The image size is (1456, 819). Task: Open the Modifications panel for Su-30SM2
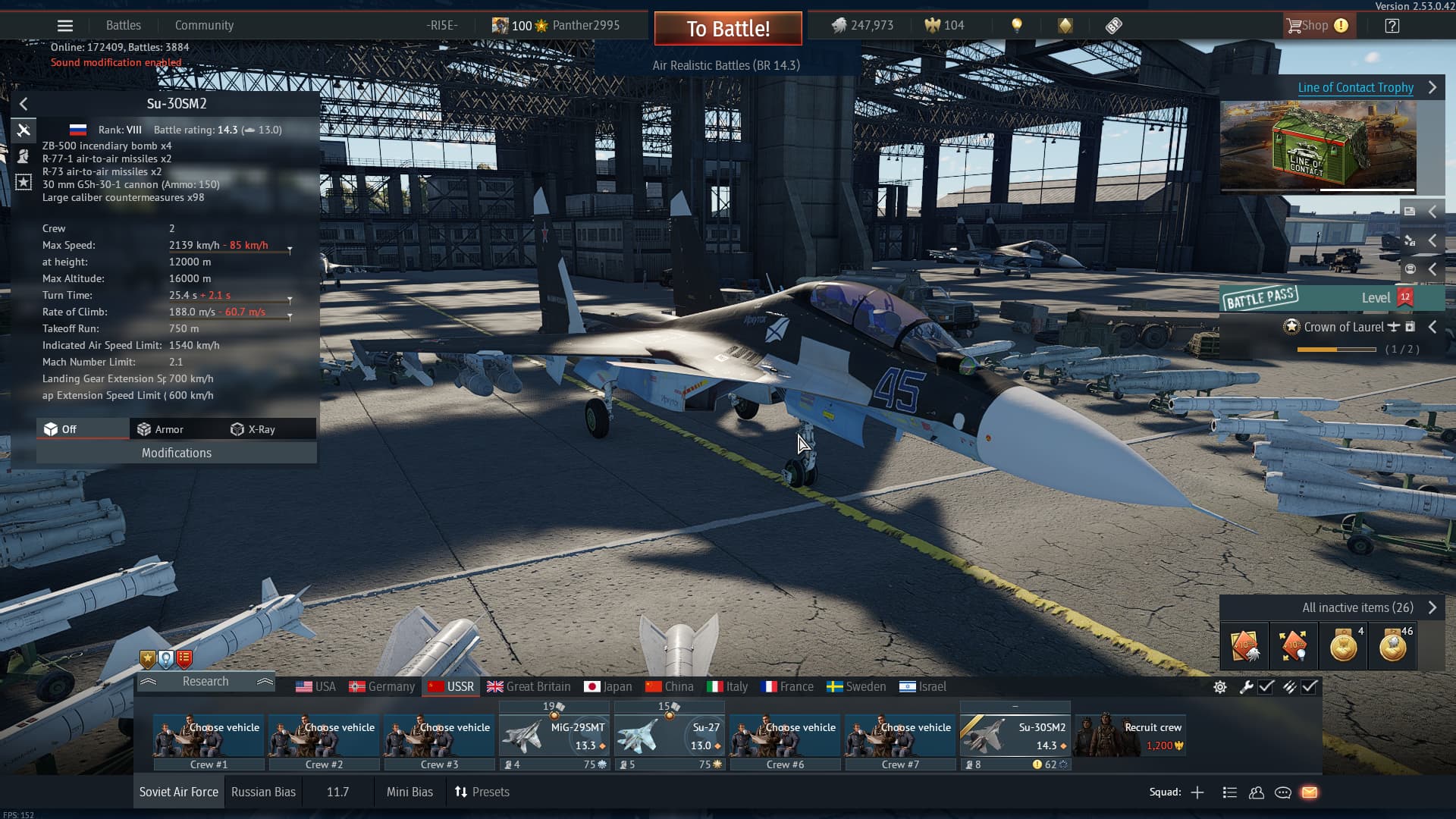click(x=177, y=453)
